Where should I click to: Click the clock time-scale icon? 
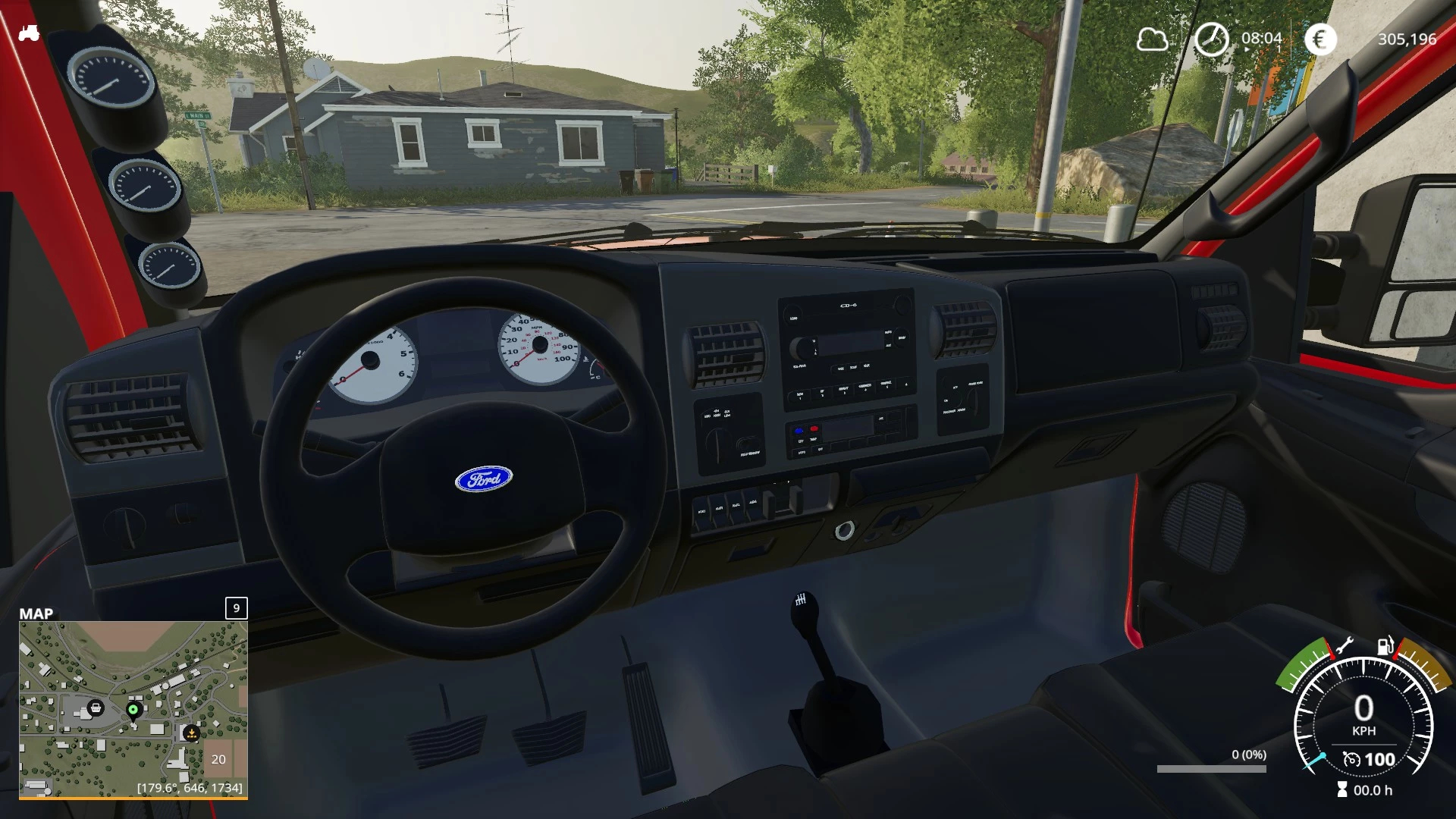(1211, 39)
